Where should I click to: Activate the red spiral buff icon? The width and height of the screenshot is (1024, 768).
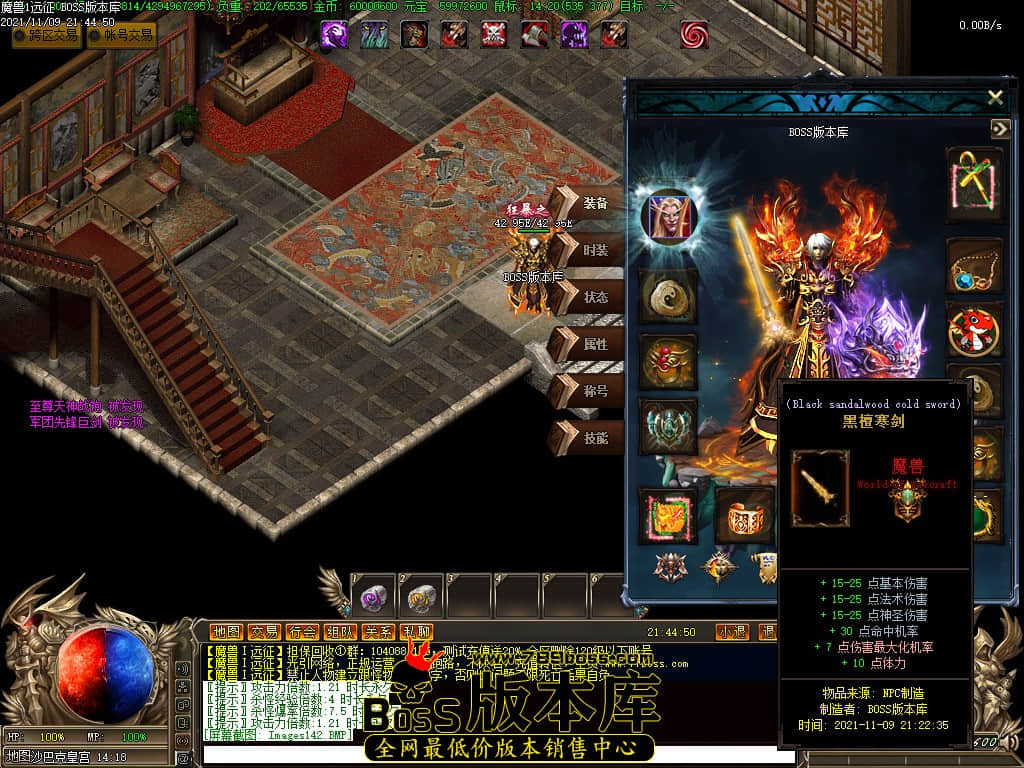point(694,35)
